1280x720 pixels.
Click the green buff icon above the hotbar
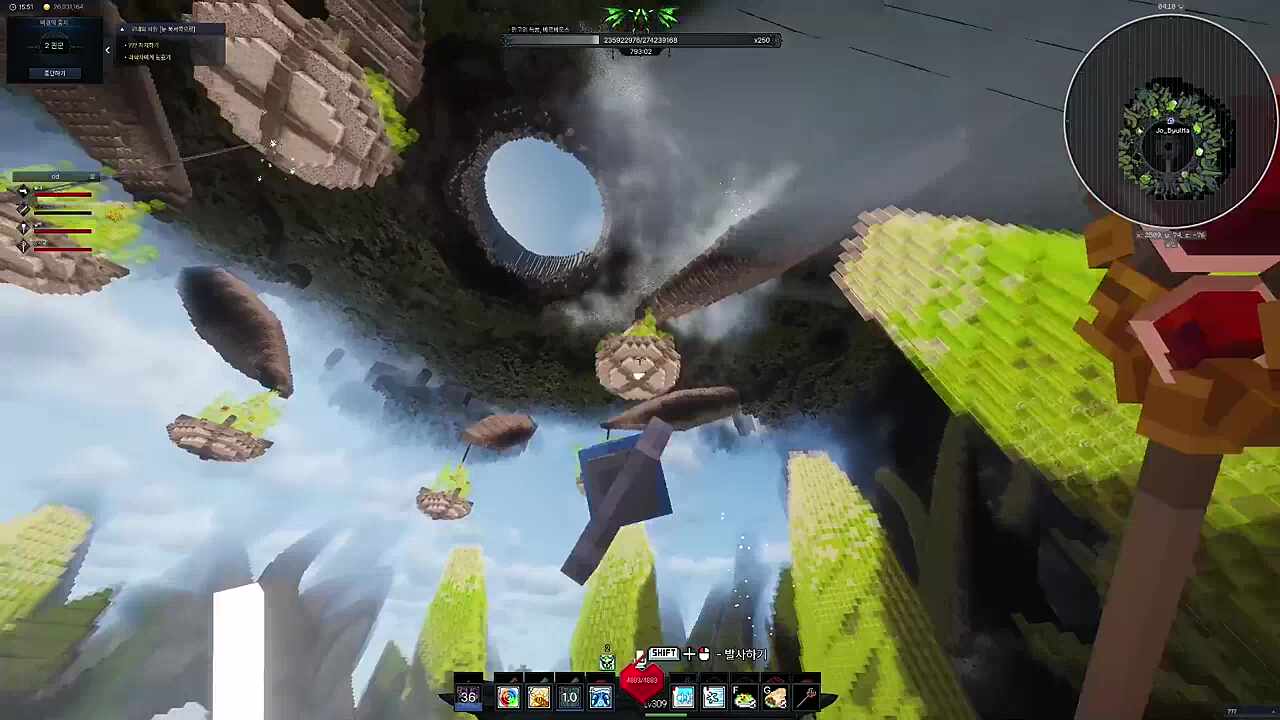click(607, 662)
